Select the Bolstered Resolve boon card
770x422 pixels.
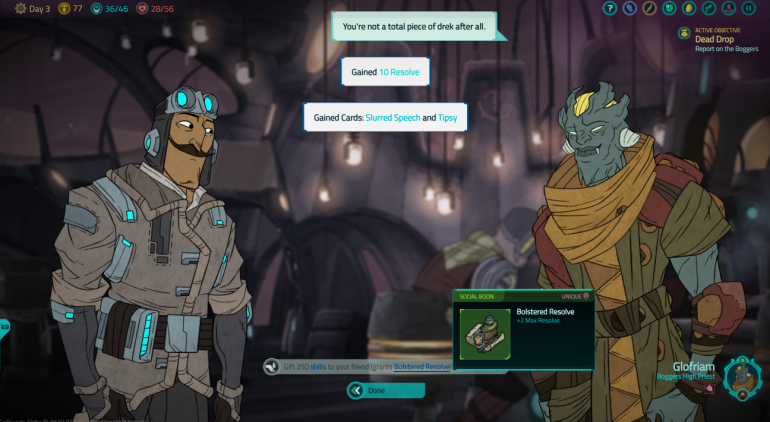(x=523, y=328)
